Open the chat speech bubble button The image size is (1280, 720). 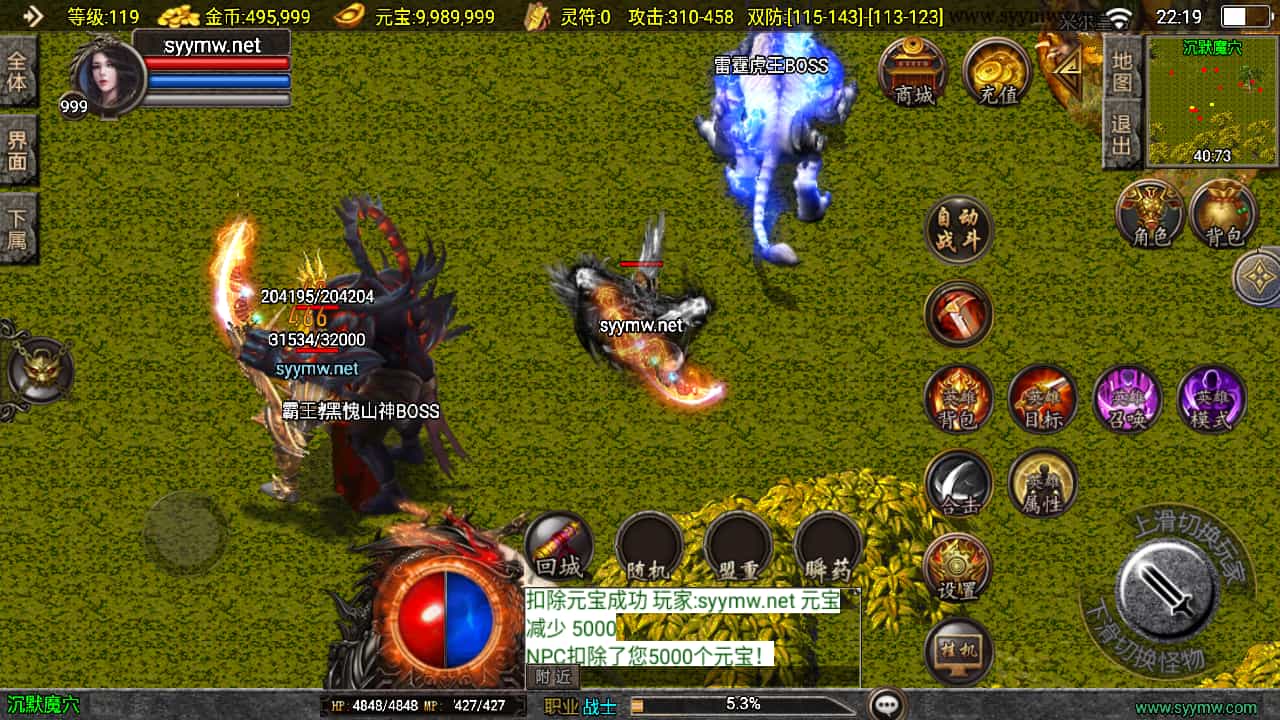[887, 704]
